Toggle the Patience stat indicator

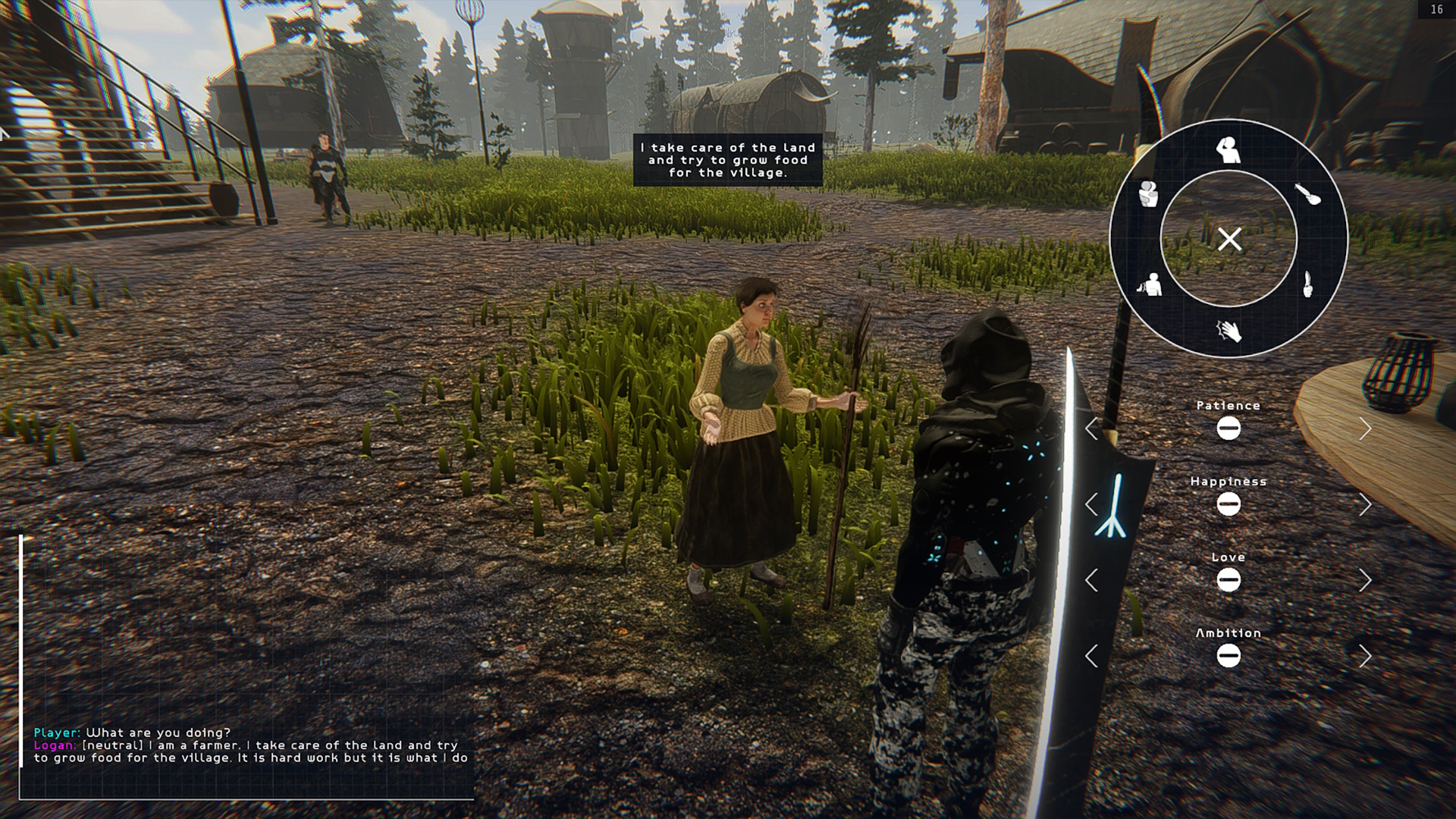click(x=1228, y=429)
